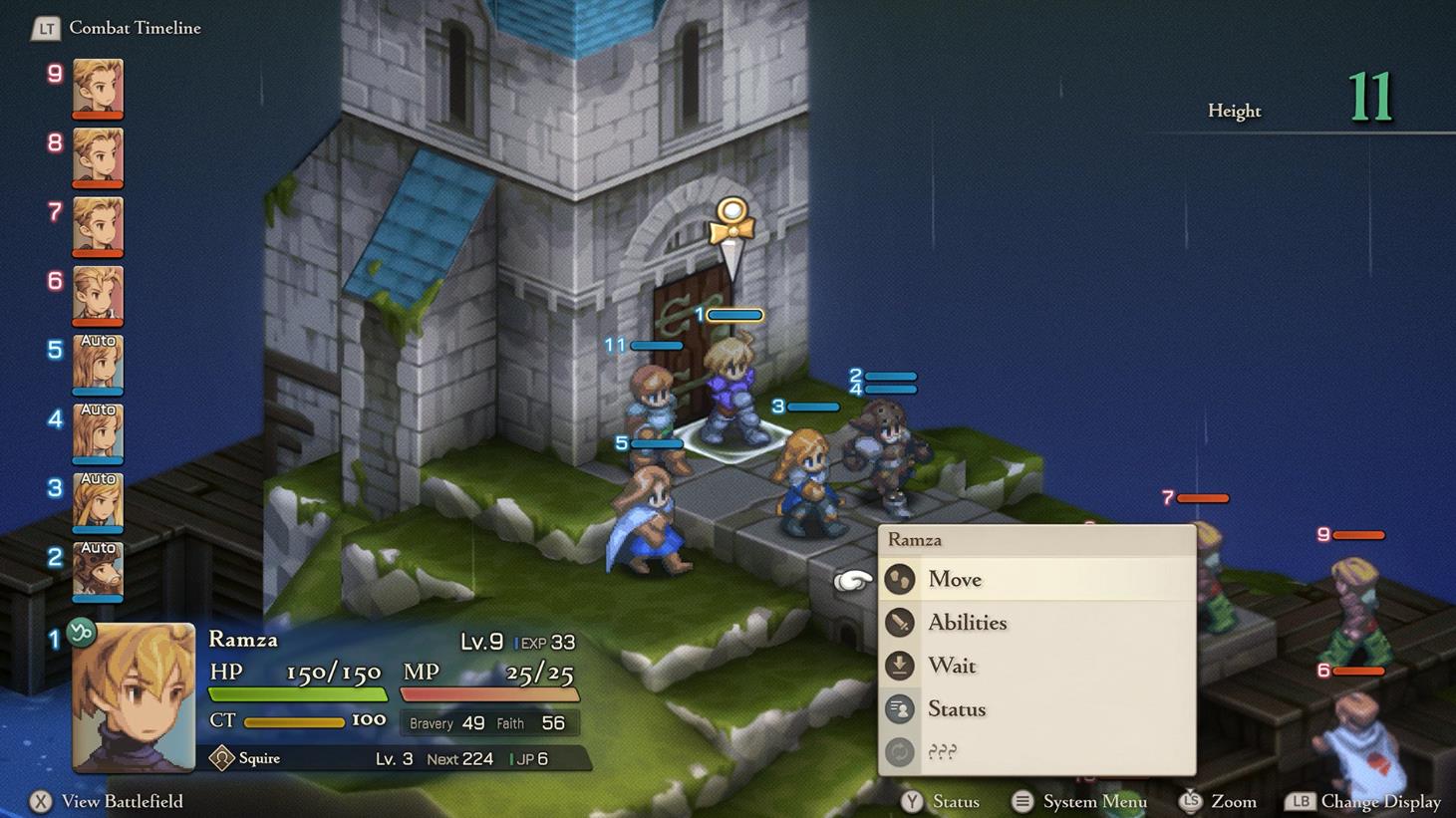Select turn 8 enemy portrait in timeline
Image resolution: width=1456 pixels, height=818 pixels.
98,156
